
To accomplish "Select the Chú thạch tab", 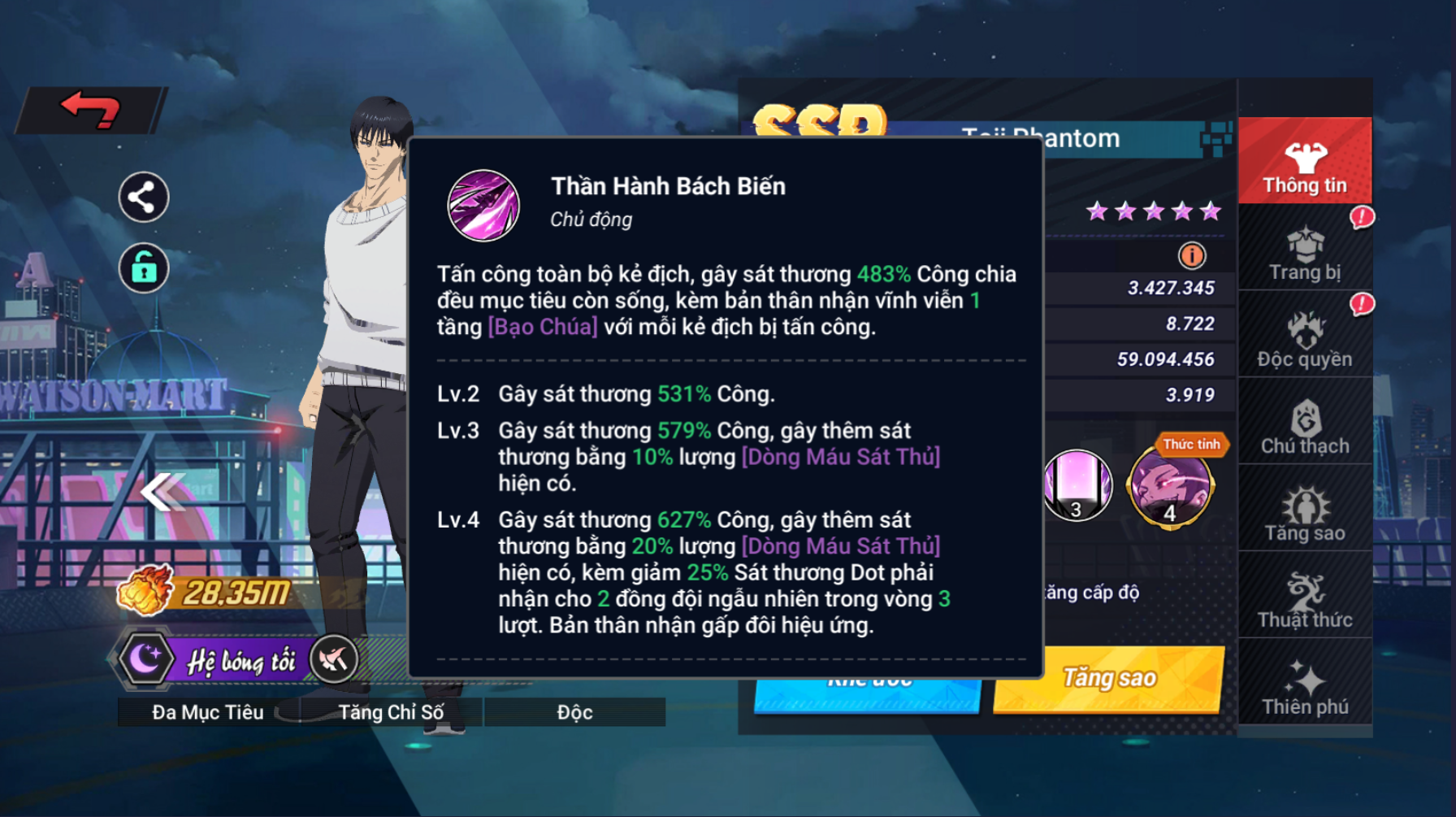I will click(1305, 428).
